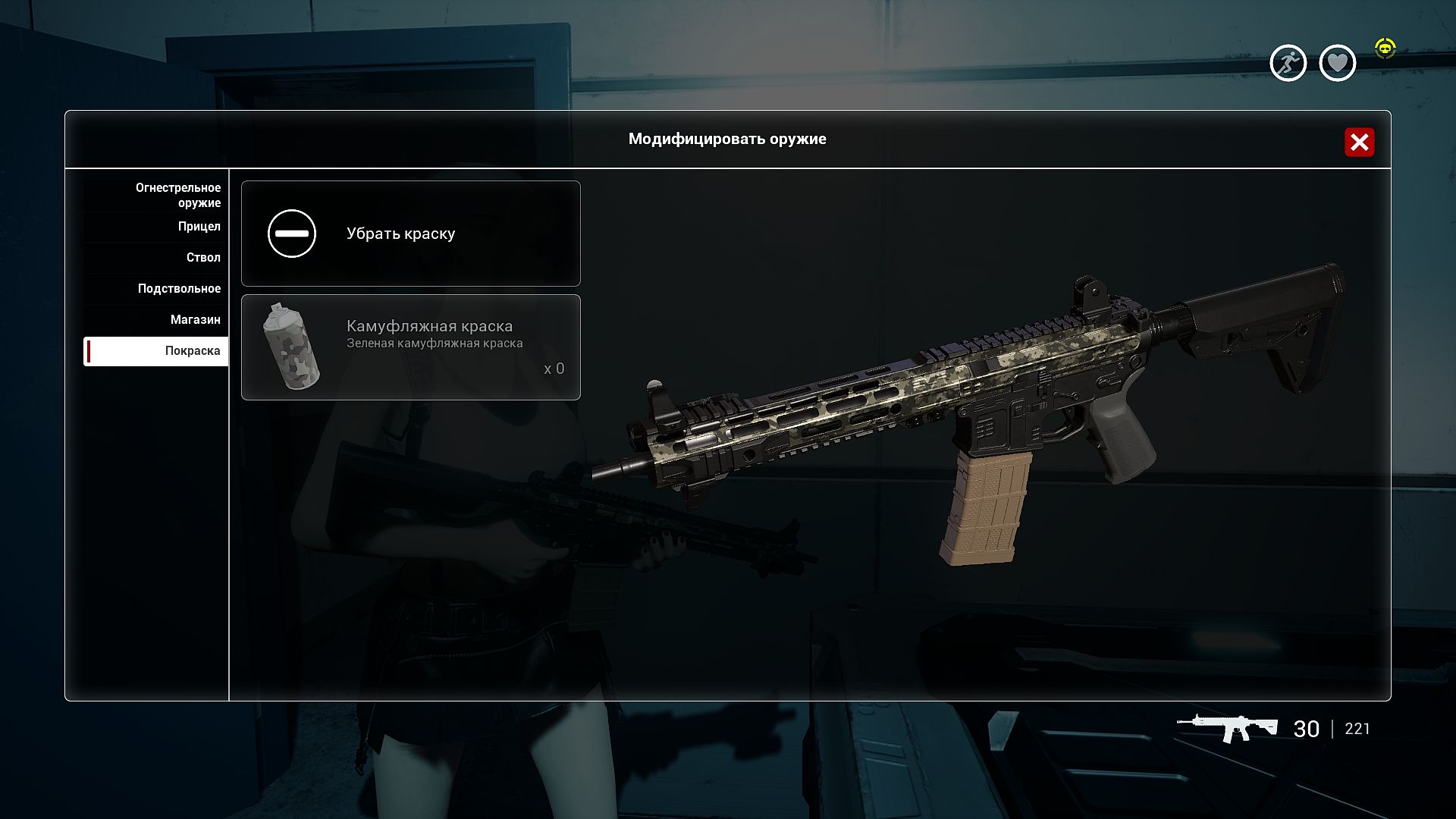This screenshot has height=819, width=1456.
Task: Switch to the Магазин tab
Action: (195, 320)
